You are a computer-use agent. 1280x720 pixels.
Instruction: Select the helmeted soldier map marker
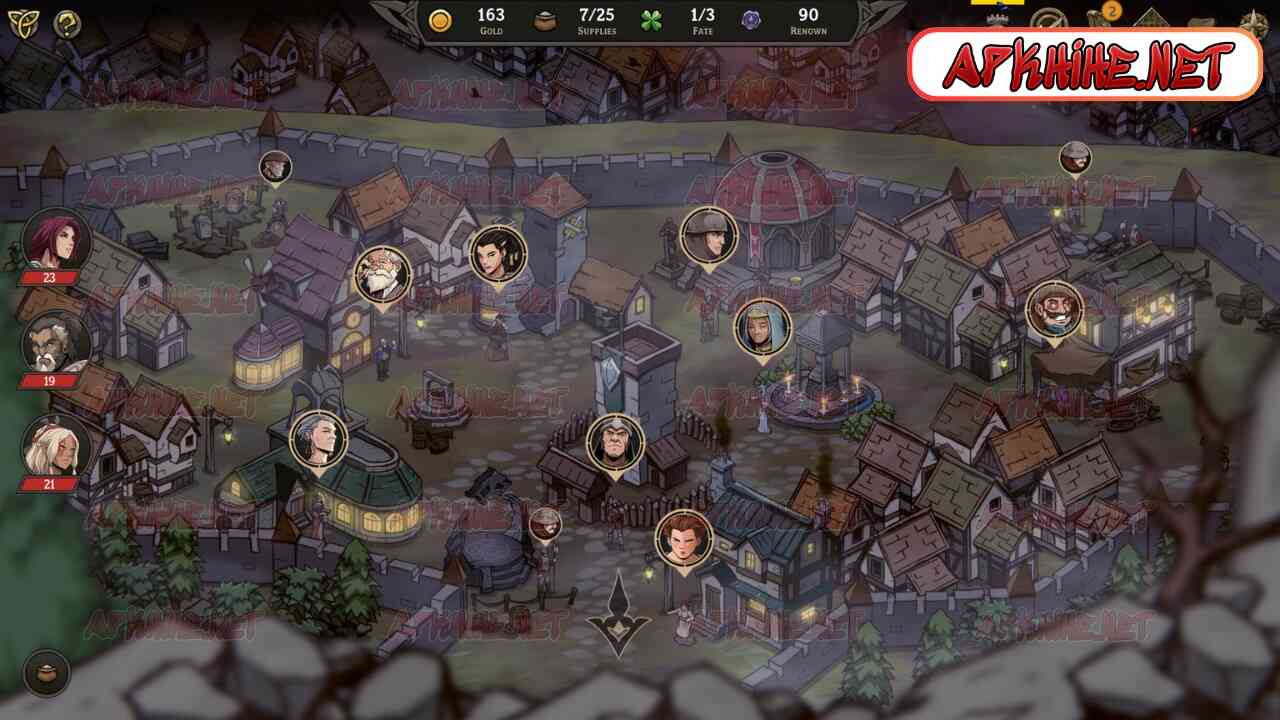click(709, 236)
